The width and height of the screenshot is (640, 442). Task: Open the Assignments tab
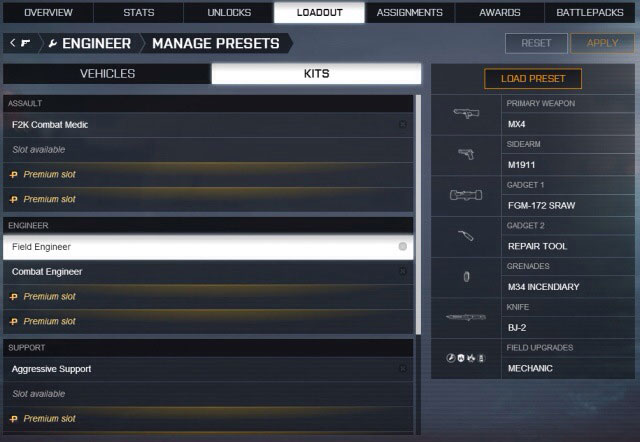(x=410, y=13)
